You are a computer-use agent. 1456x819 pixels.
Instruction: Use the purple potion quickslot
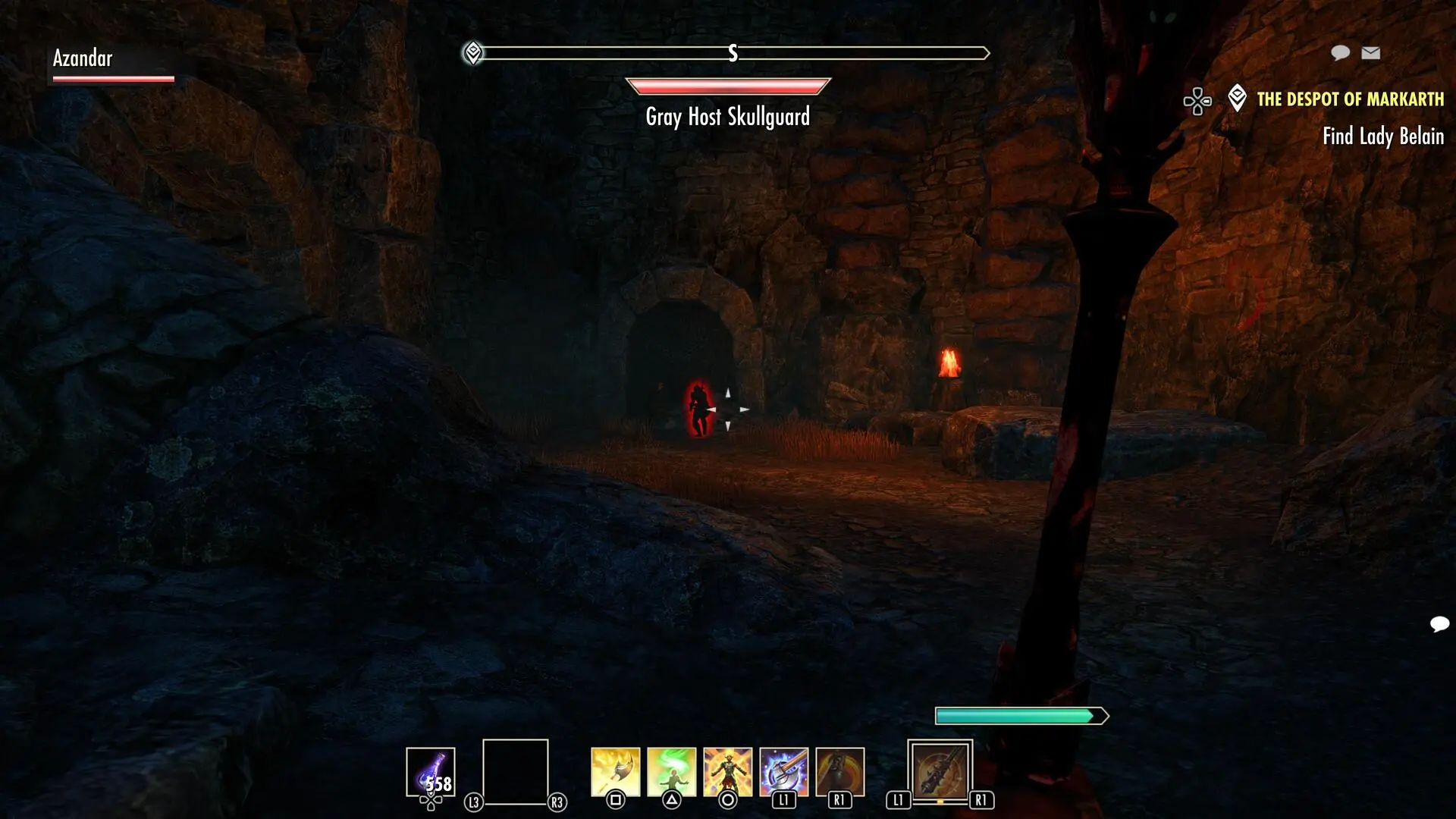pos(430,771)
